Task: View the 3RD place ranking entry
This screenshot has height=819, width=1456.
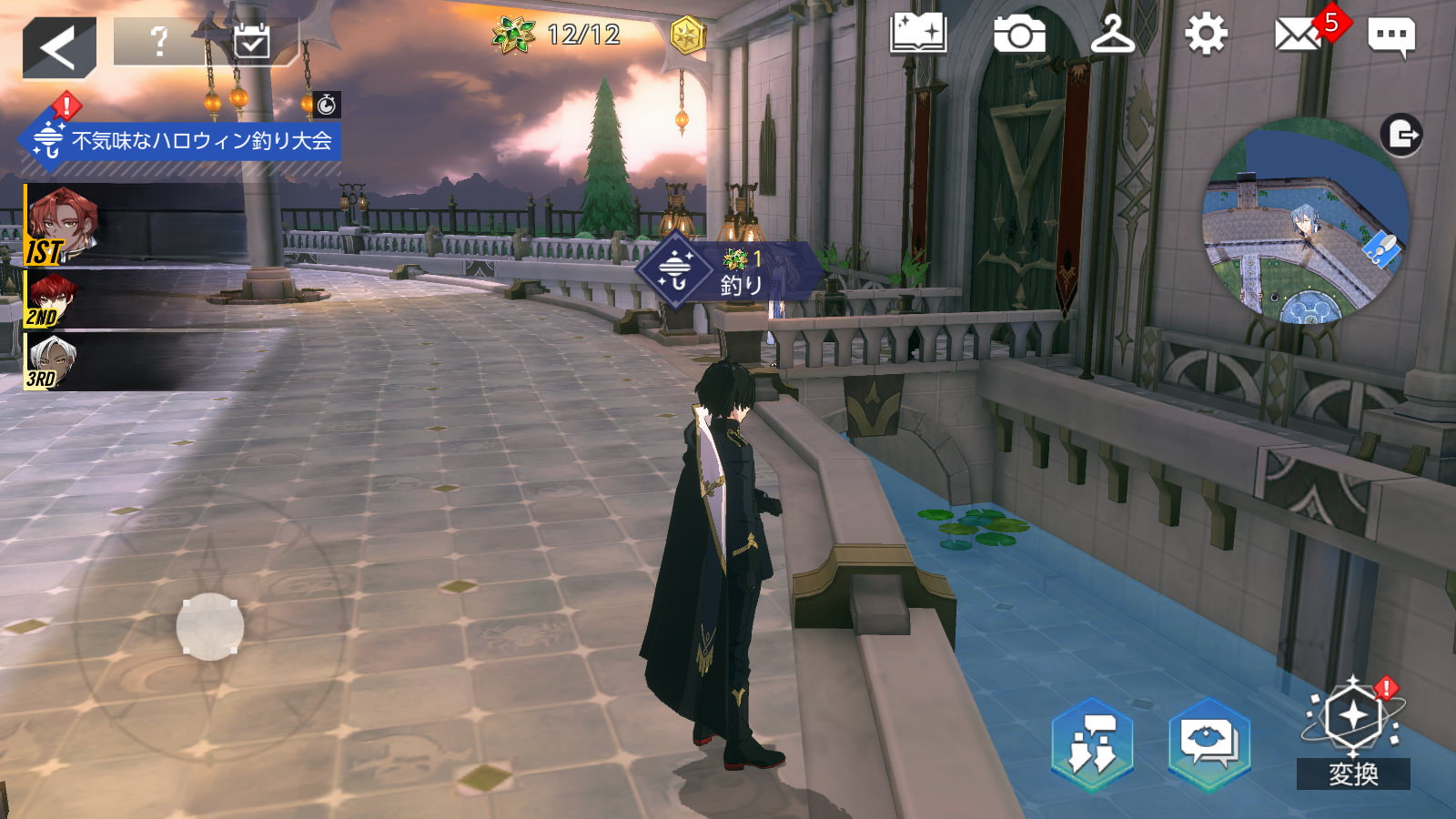Action: coord(50,361)
